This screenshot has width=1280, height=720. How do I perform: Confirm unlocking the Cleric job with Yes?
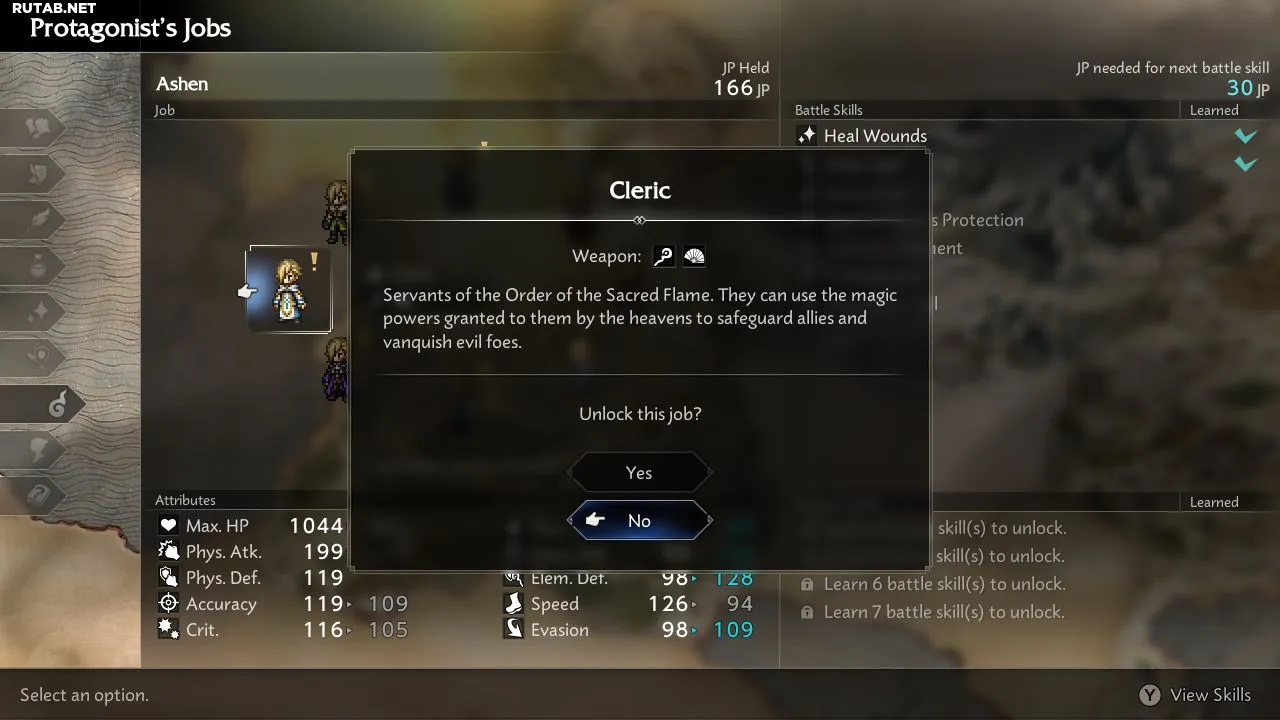point(639,473)
